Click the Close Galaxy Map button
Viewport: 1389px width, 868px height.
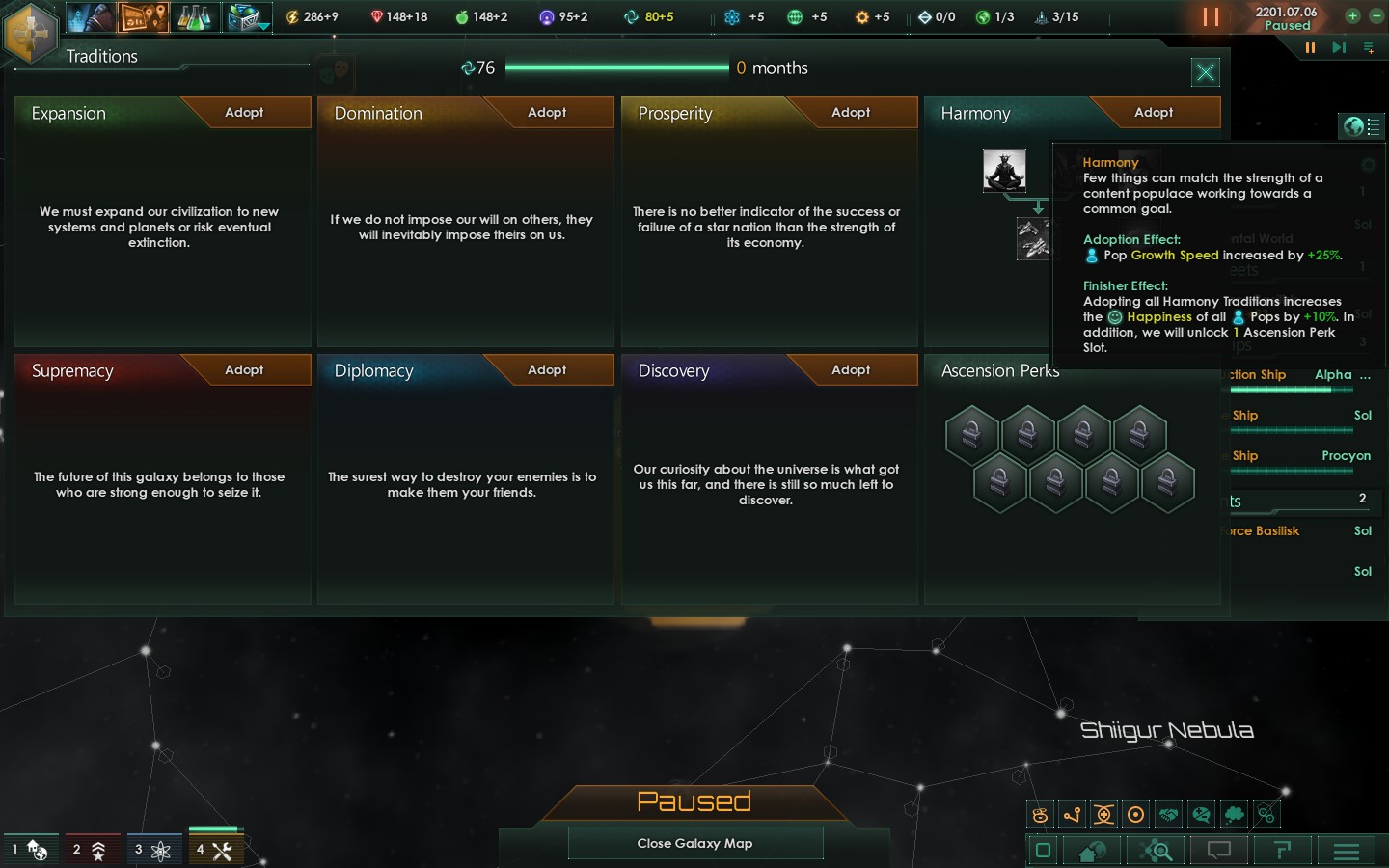694,843
